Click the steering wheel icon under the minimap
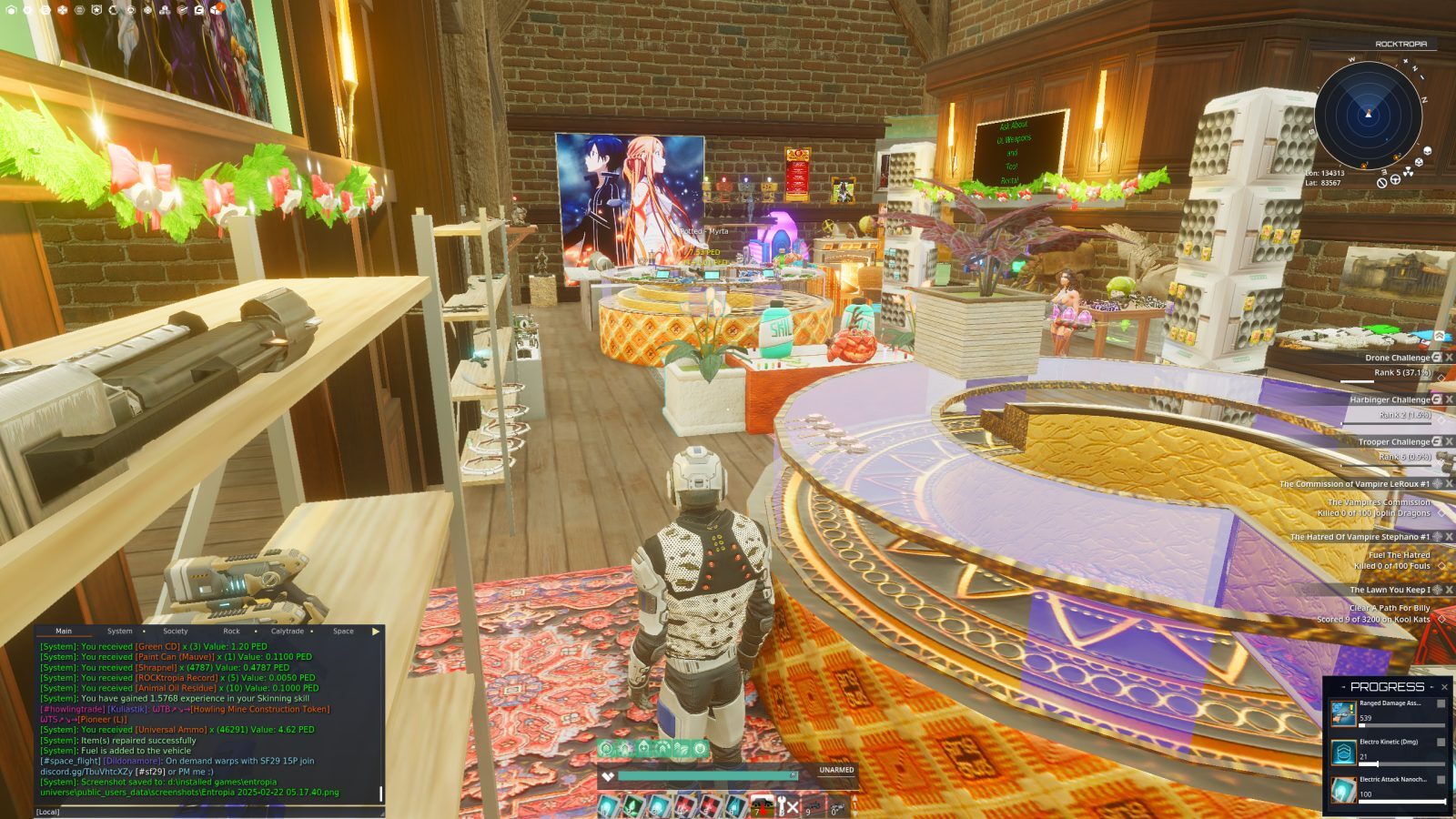The image size is (1456, 819). click(x=1395, y=179)
